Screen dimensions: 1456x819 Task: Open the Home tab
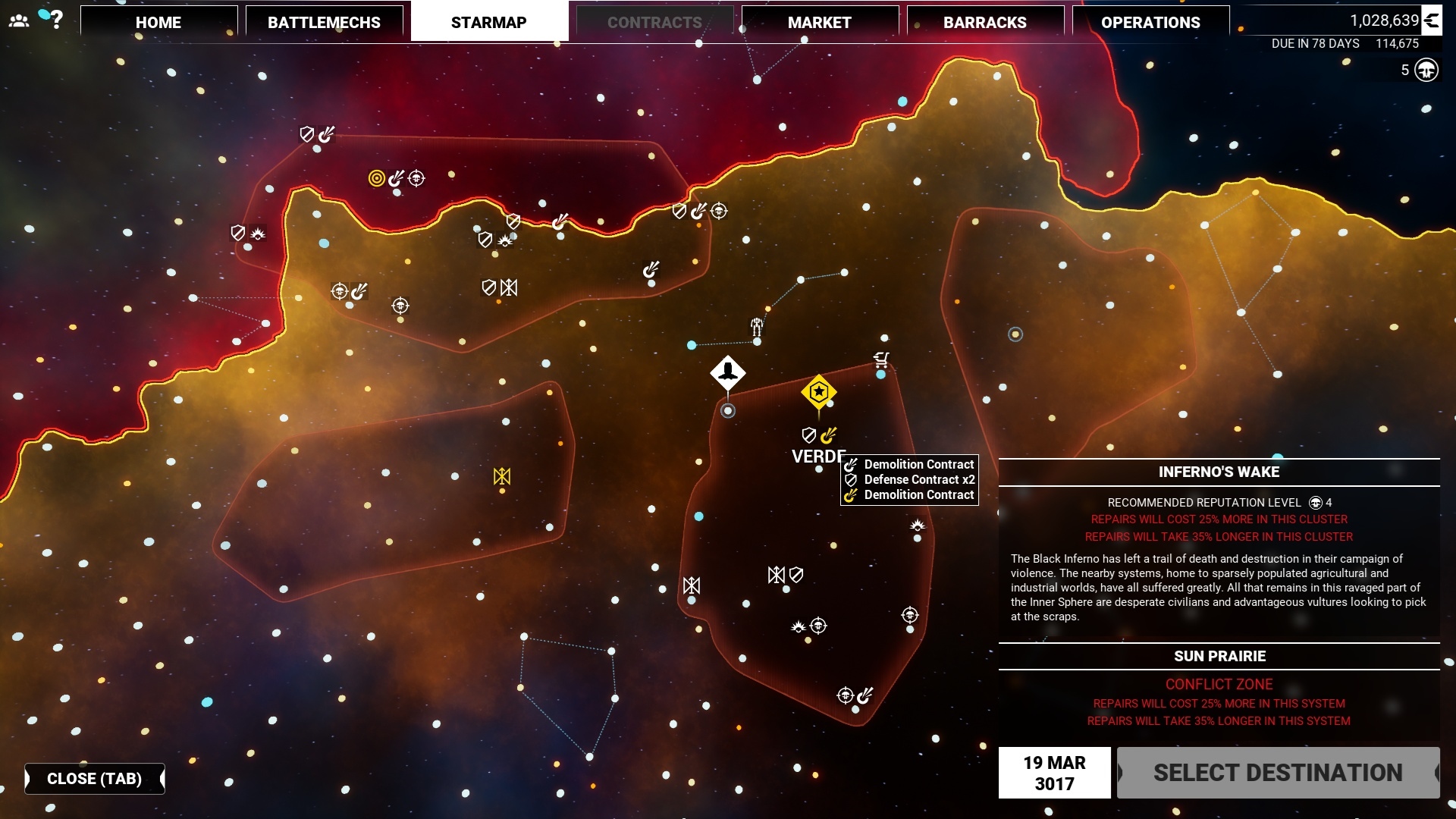tap(158, 22)
